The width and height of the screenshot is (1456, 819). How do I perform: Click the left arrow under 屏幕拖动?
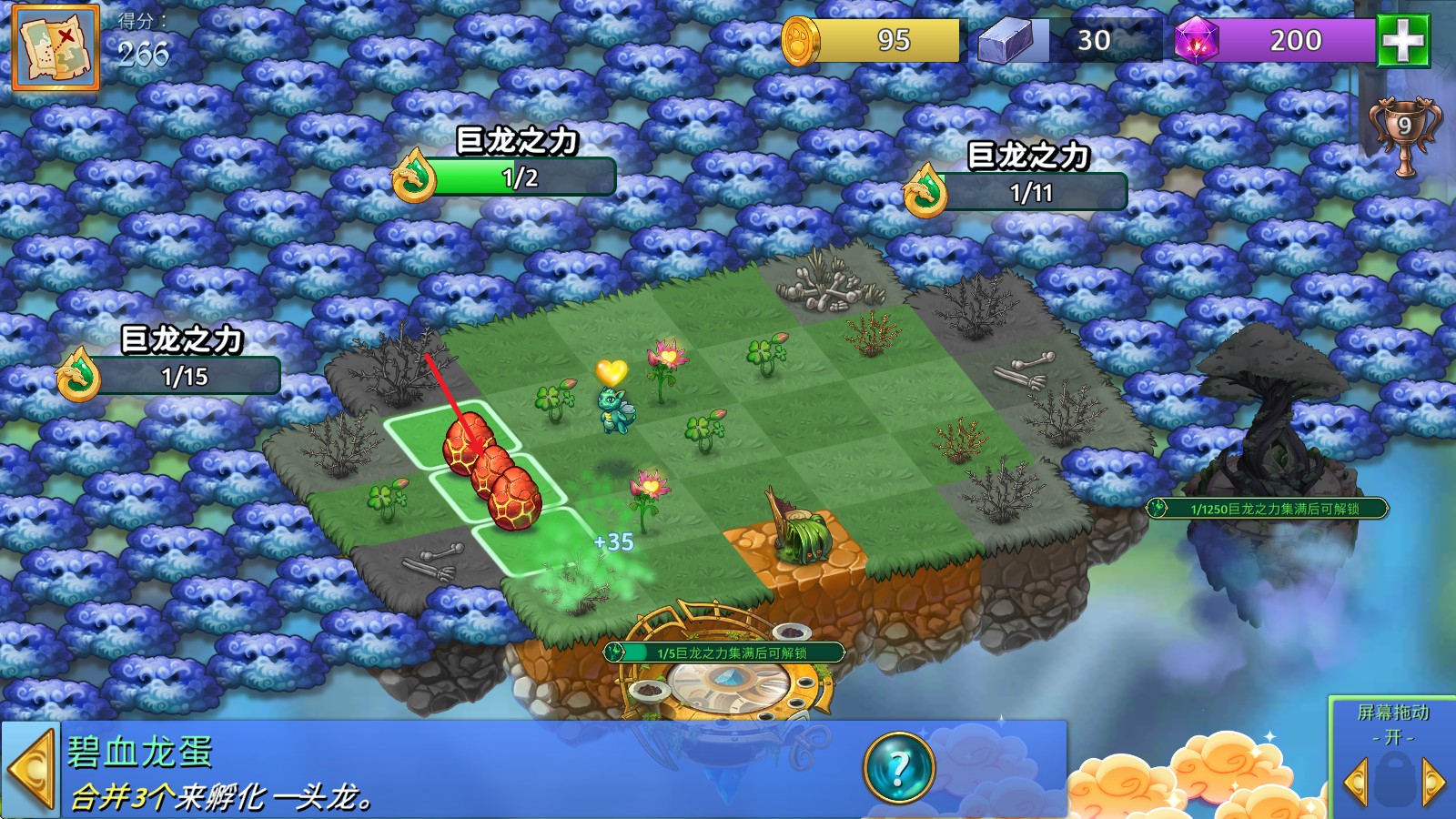pyautogui.click(x=1355, y=782)
